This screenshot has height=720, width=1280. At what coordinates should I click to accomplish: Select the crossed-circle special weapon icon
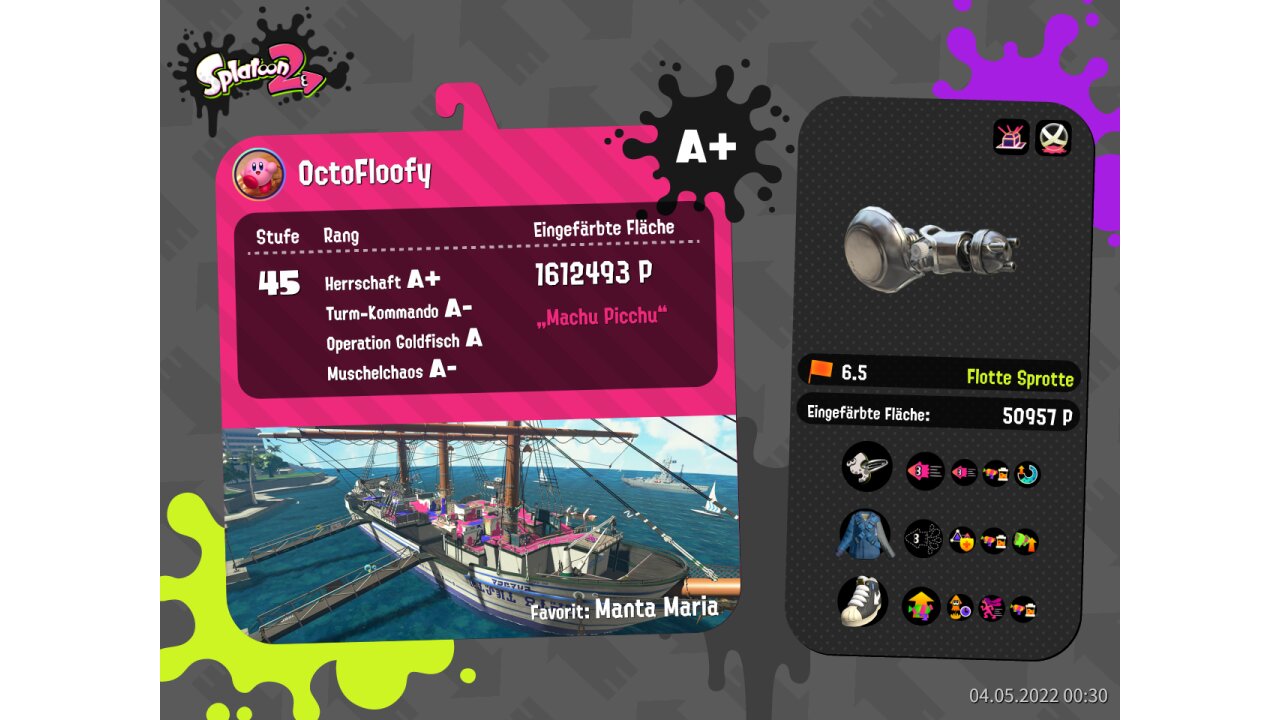[1053, 137]
